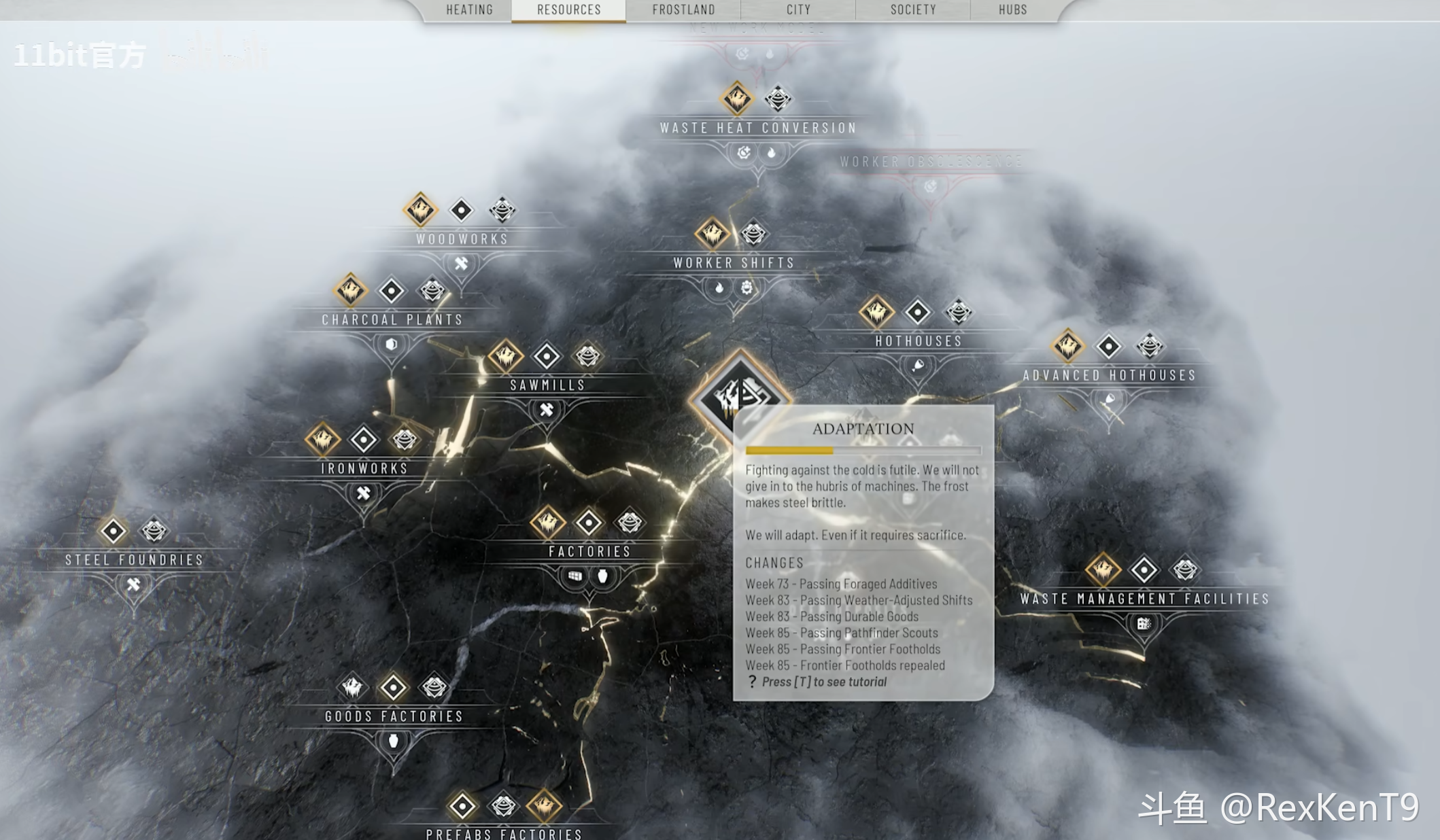Show the Society tab

pyautogui.click(x=913, y=10)
